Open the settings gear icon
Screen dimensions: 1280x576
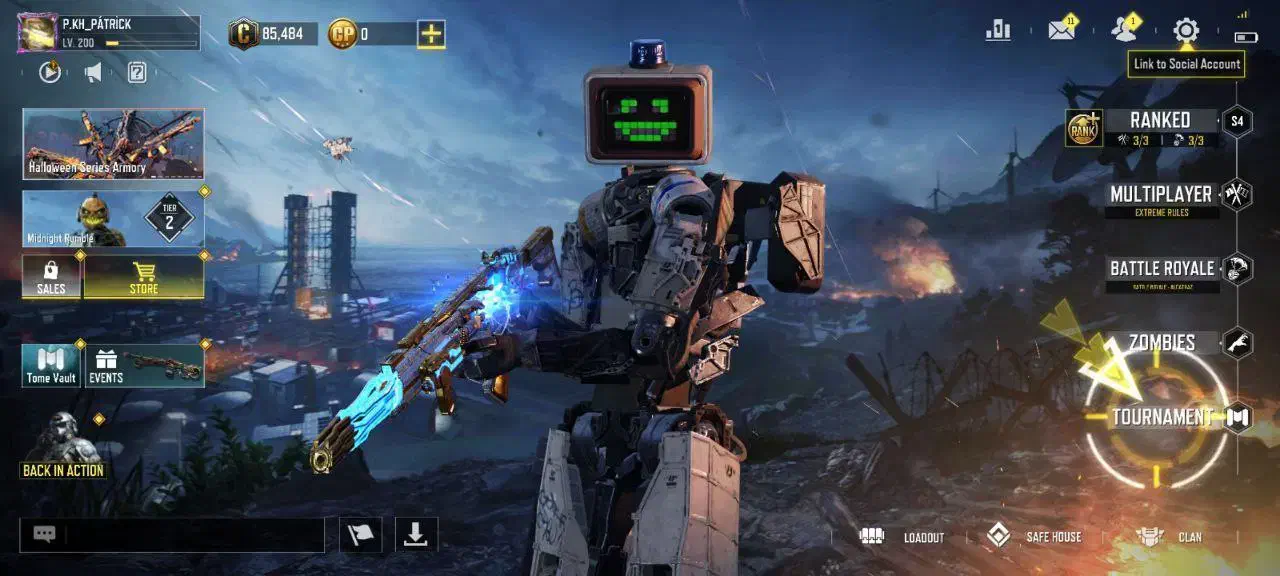pyautogui.click(x=1186, y=30)
